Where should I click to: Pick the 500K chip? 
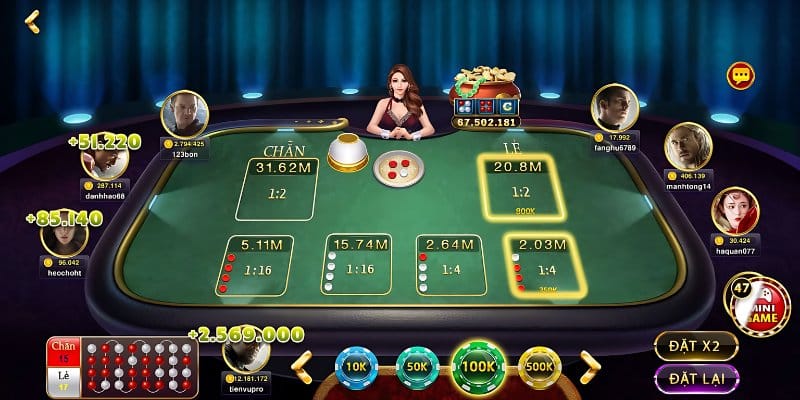click(x=541, y=366)
